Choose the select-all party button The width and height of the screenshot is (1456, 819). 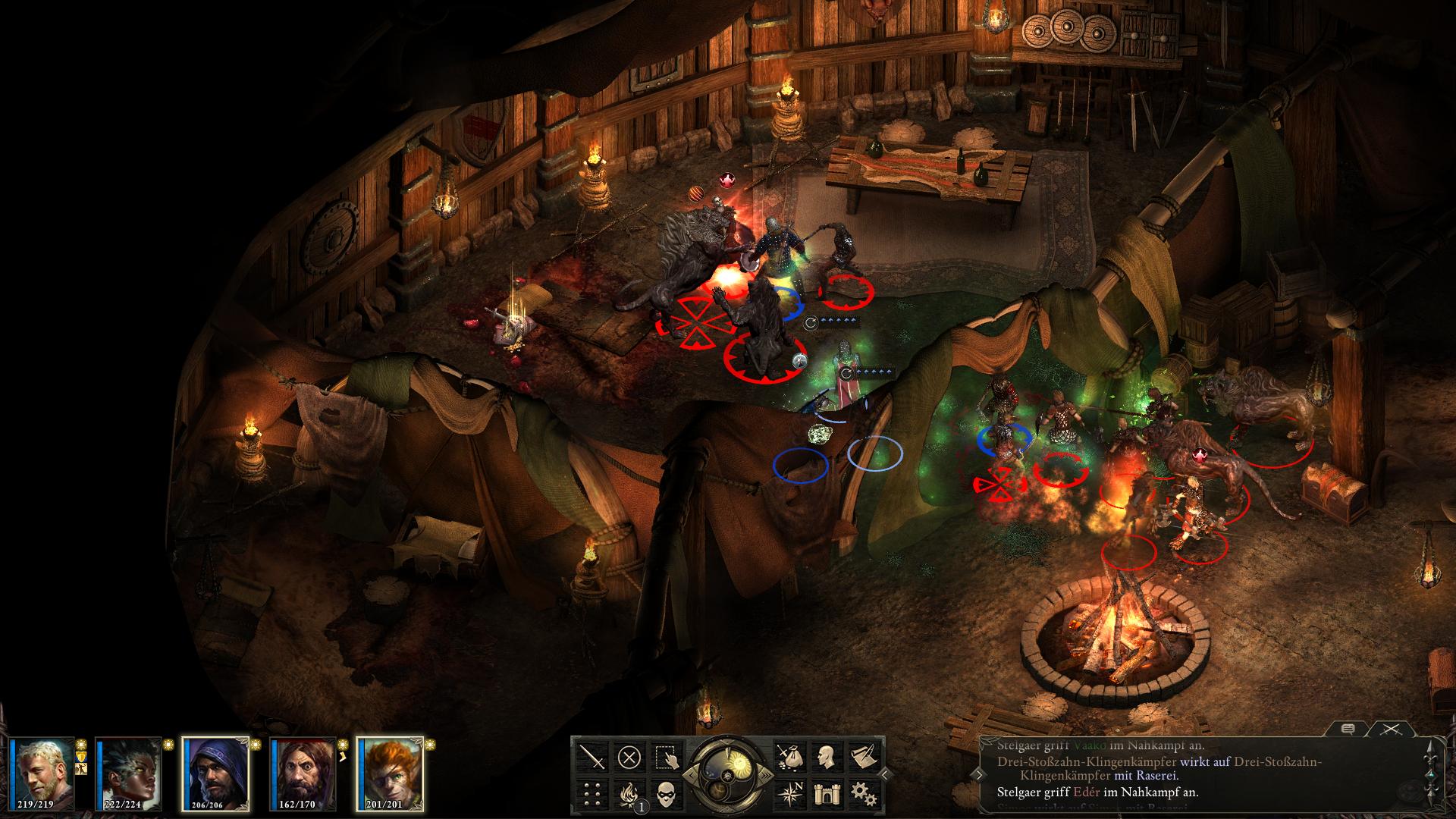665,757
